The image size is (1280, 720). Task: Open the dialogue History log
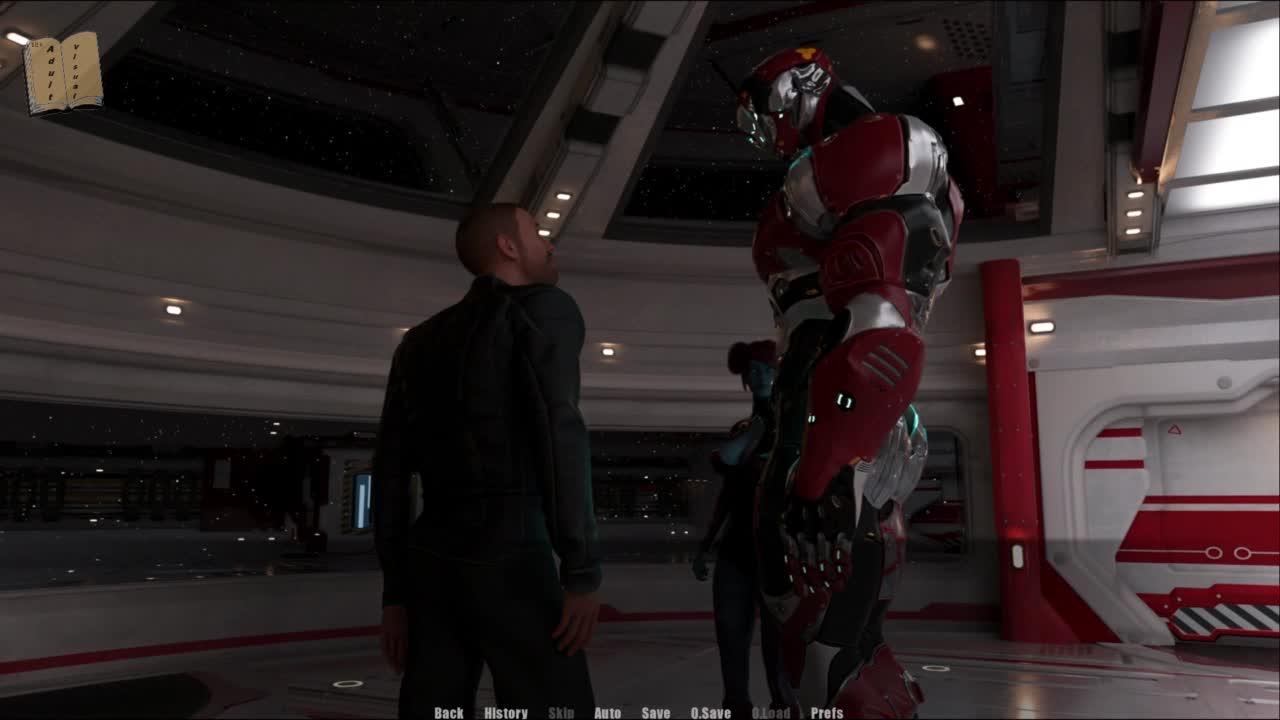click(506, 713)
